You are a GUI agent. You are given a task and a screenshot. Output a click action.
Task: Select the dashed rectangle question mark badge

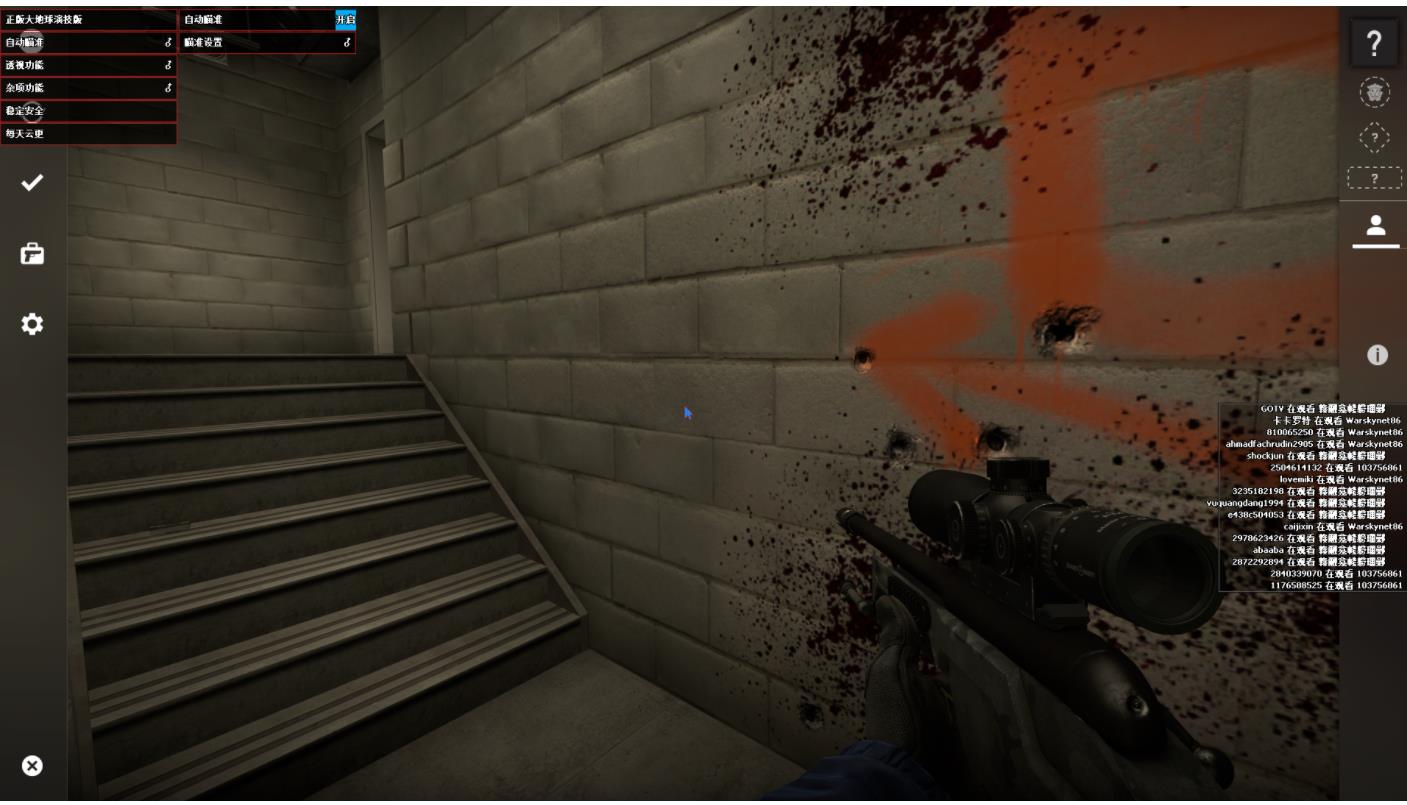(1375, 178)
